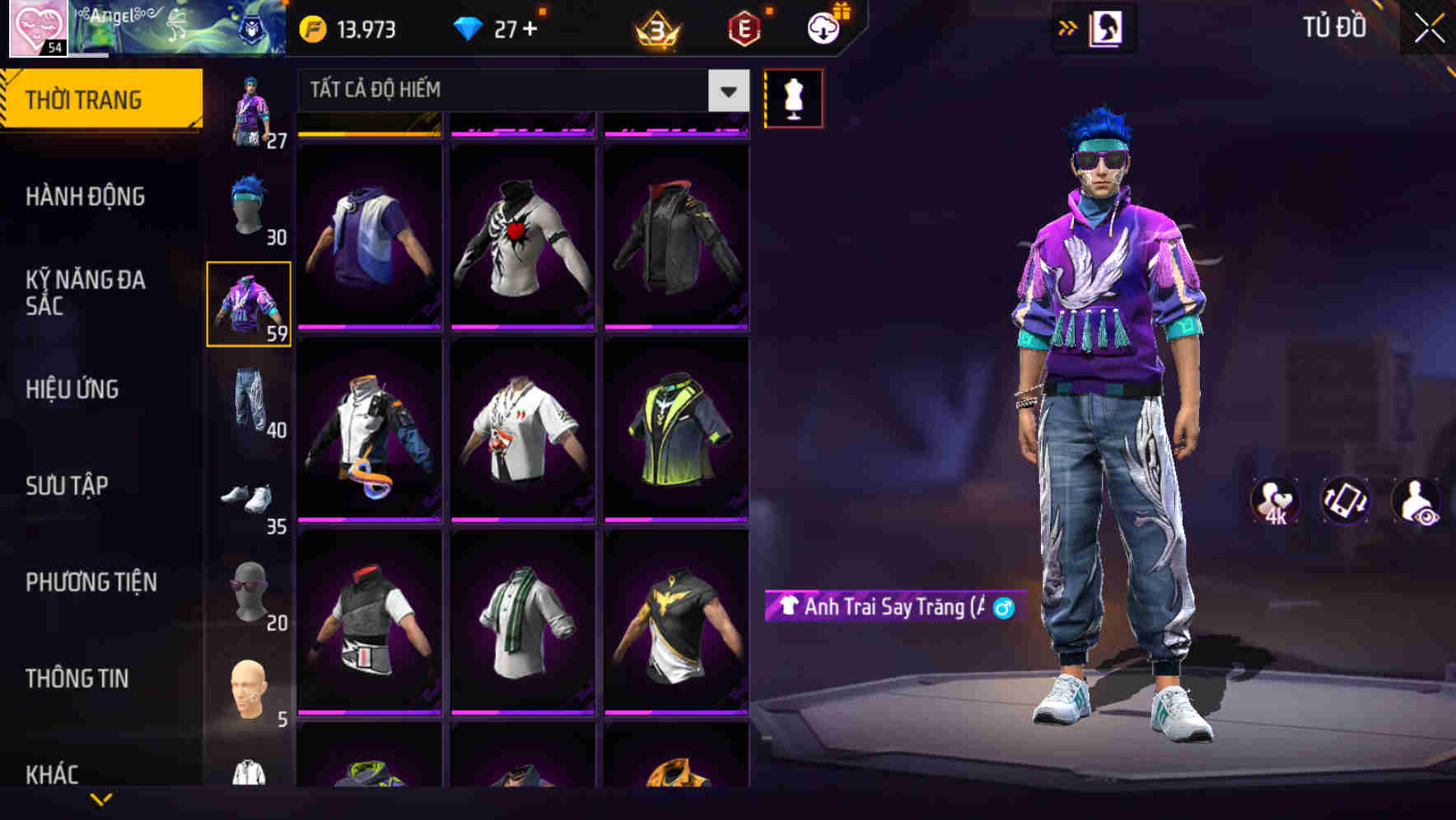Expand the yellow chevron below KHÁC
Viewport: 1456px width, 820px height.
click(x=101, y=801)
